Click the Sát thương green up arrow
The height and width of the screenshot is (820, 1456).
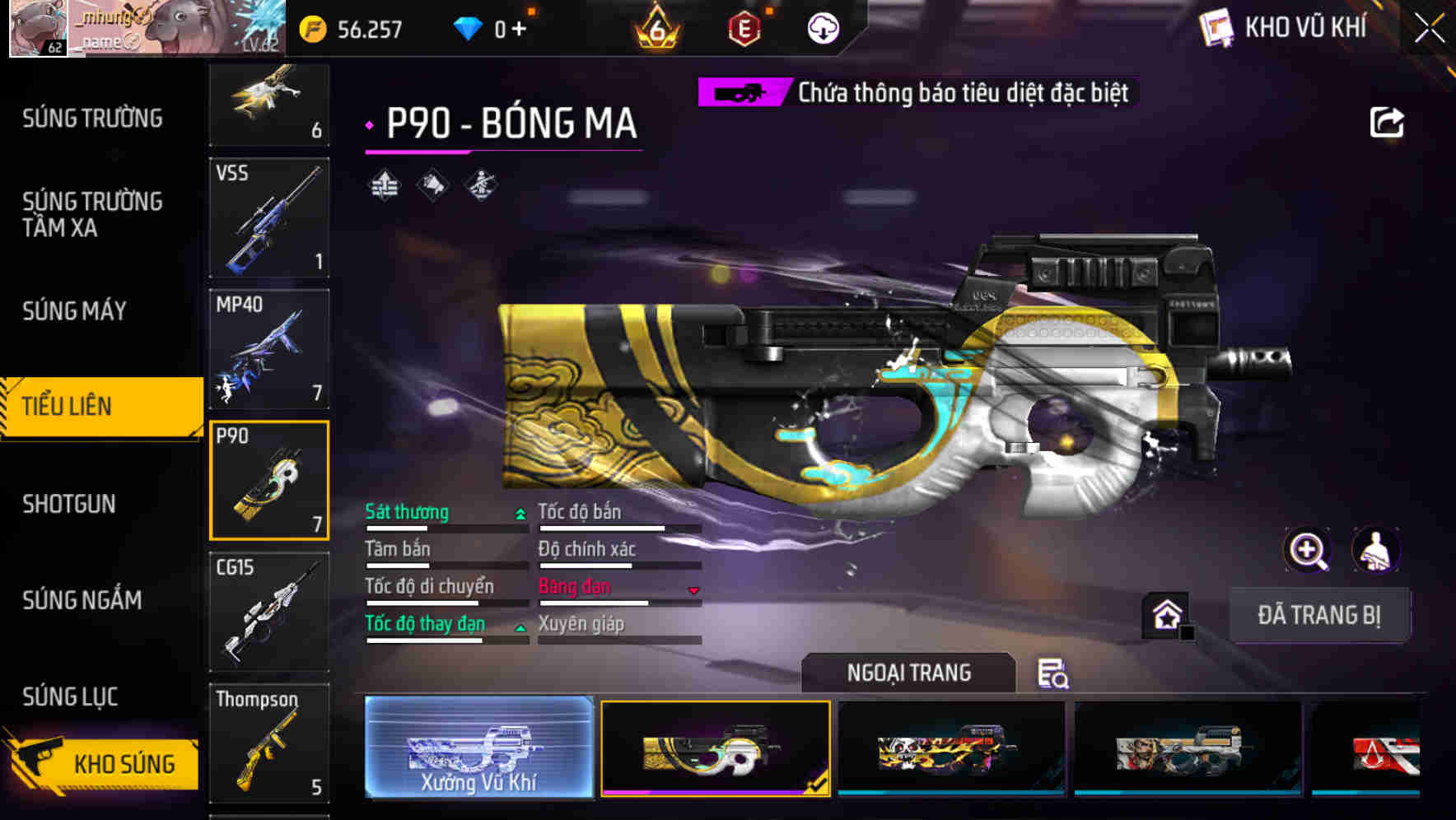(520, 513)
